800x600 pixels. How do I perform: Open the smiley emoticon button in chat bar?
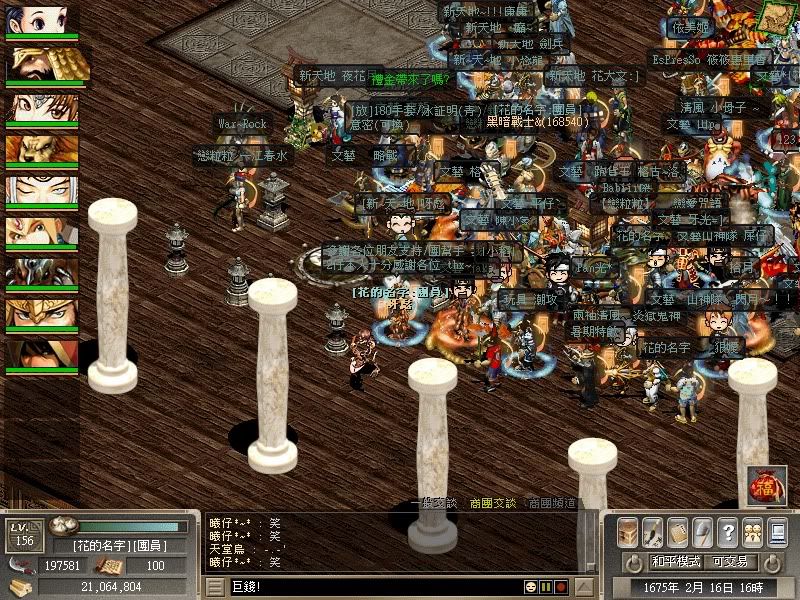(531, 586)
